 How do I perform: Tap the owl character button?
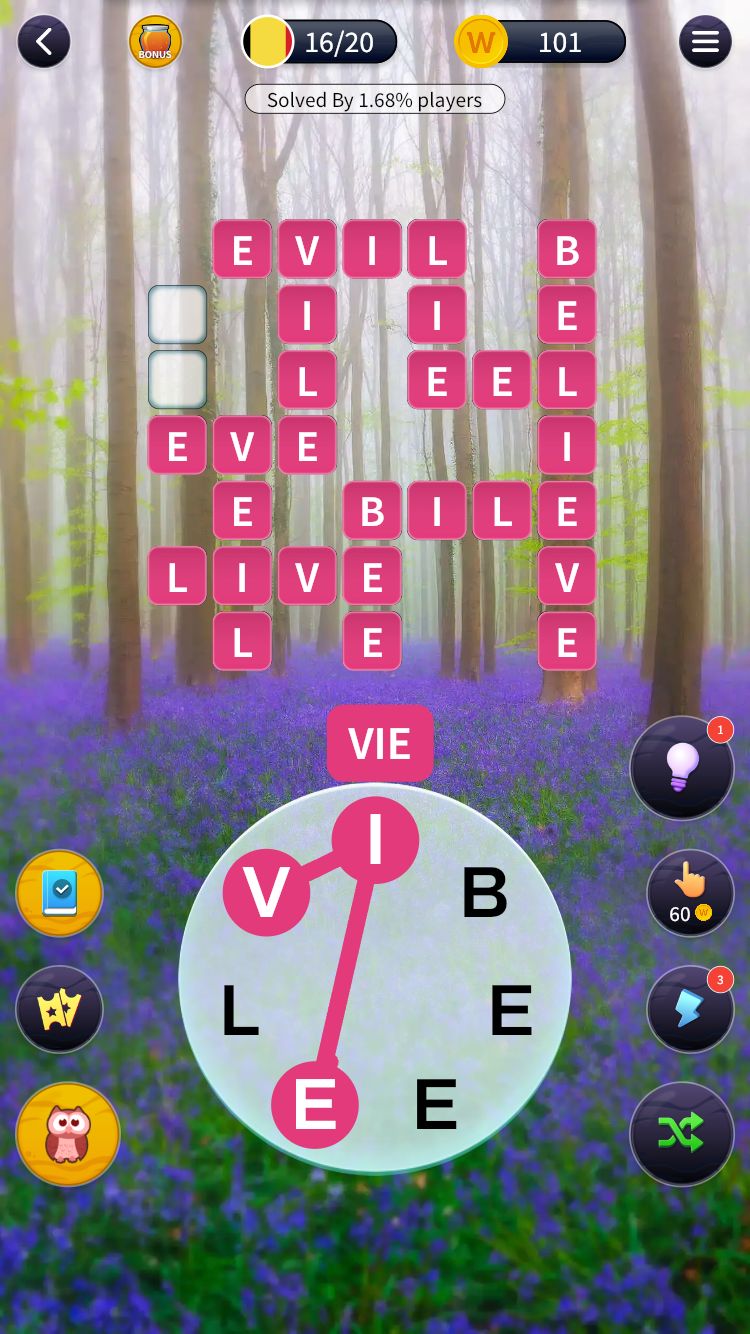pos(68,1134)
